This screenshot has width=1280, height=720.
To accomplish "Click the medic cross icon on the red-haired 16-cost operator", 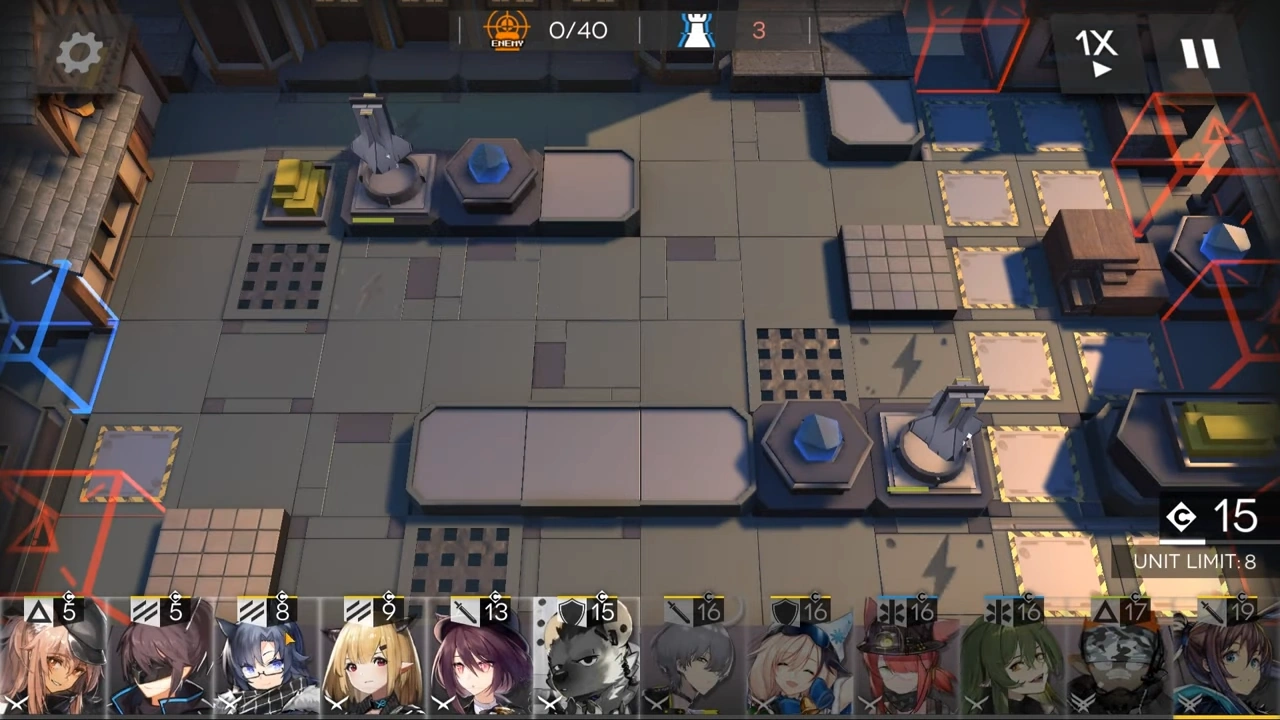I will point(893,611).
